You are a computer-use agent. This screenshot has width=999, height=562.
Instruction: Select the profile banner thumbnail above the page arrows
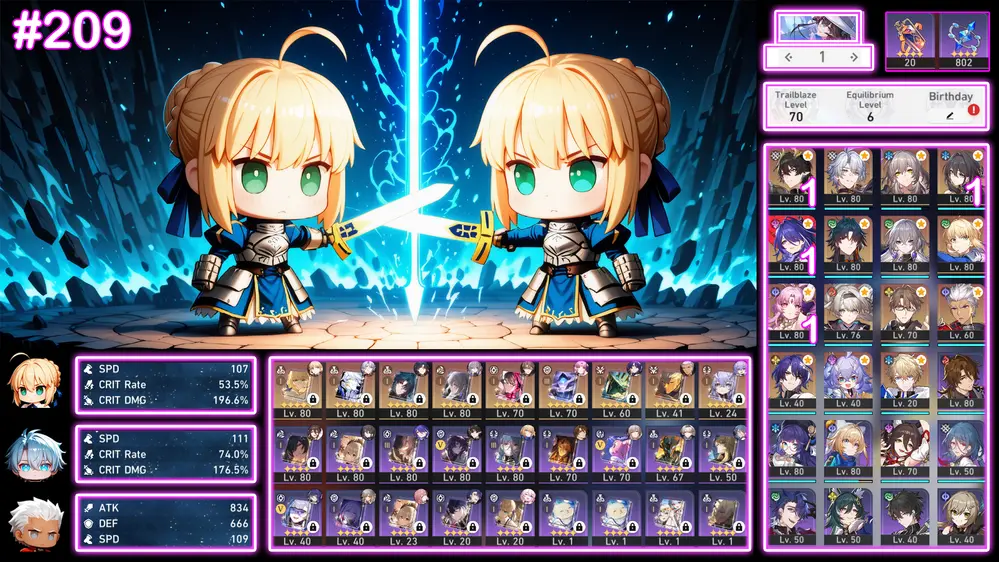(x=818, y=26)
